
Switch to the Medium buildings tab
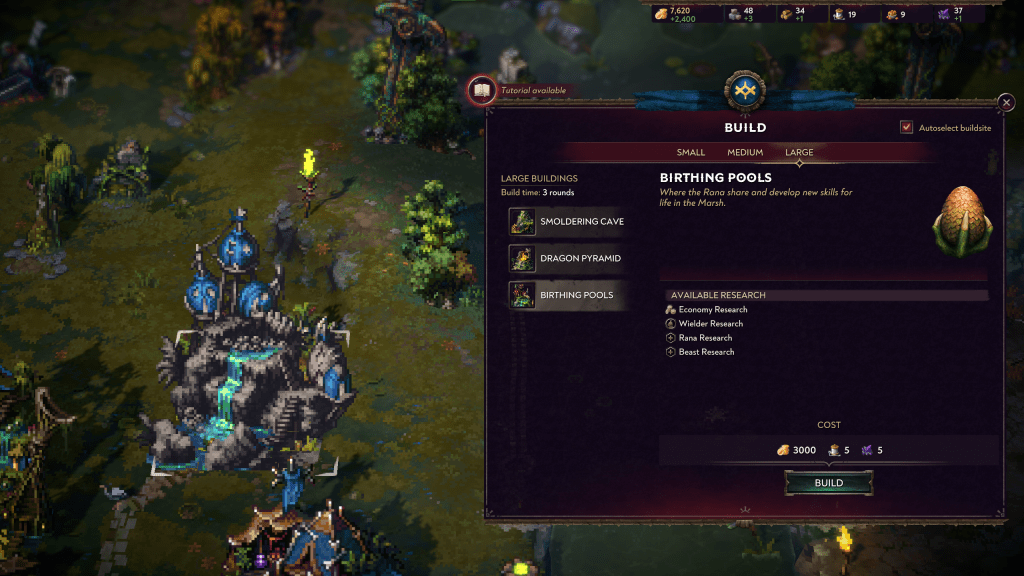745,153
